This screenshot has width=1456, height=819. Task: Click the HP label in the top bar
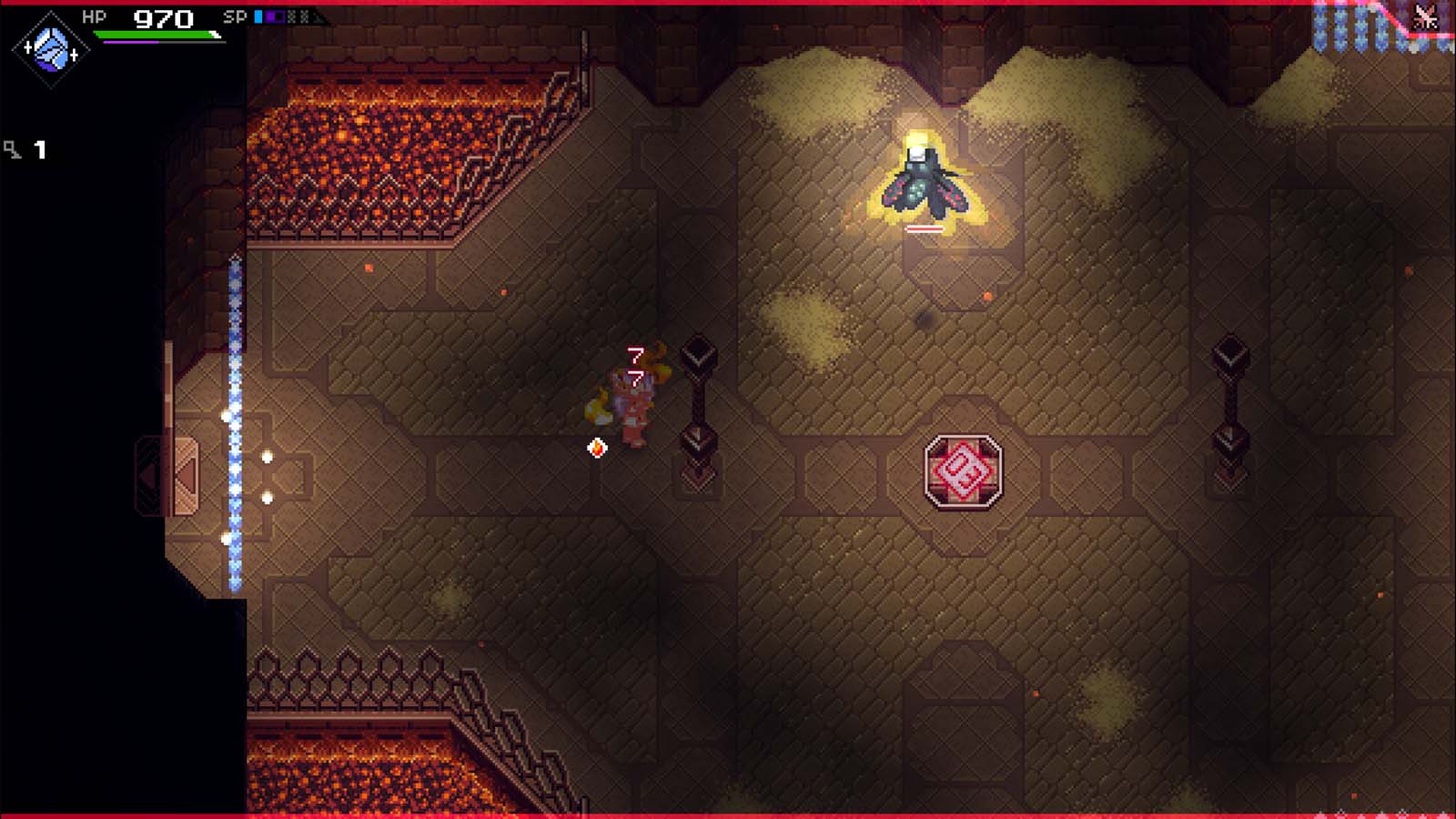pos(94,15)
